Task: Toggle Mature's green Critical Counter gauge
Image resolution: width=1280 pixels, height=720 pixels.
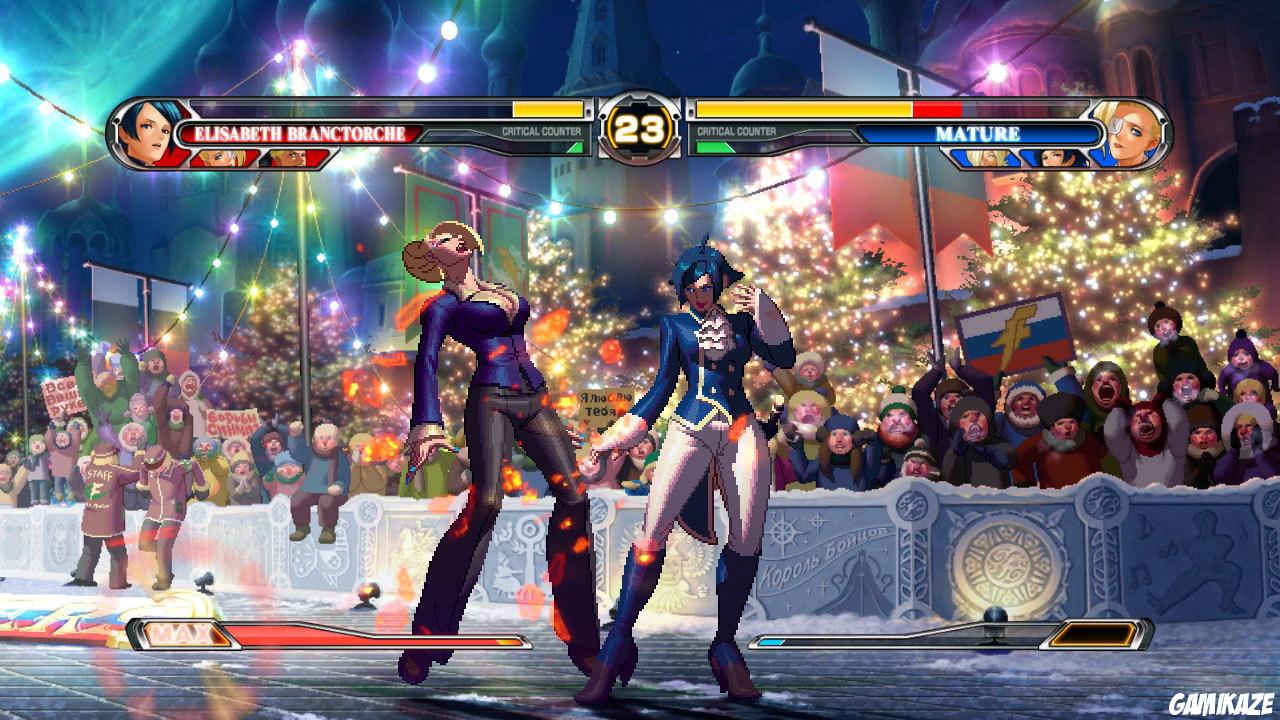Action: [713, 147]
